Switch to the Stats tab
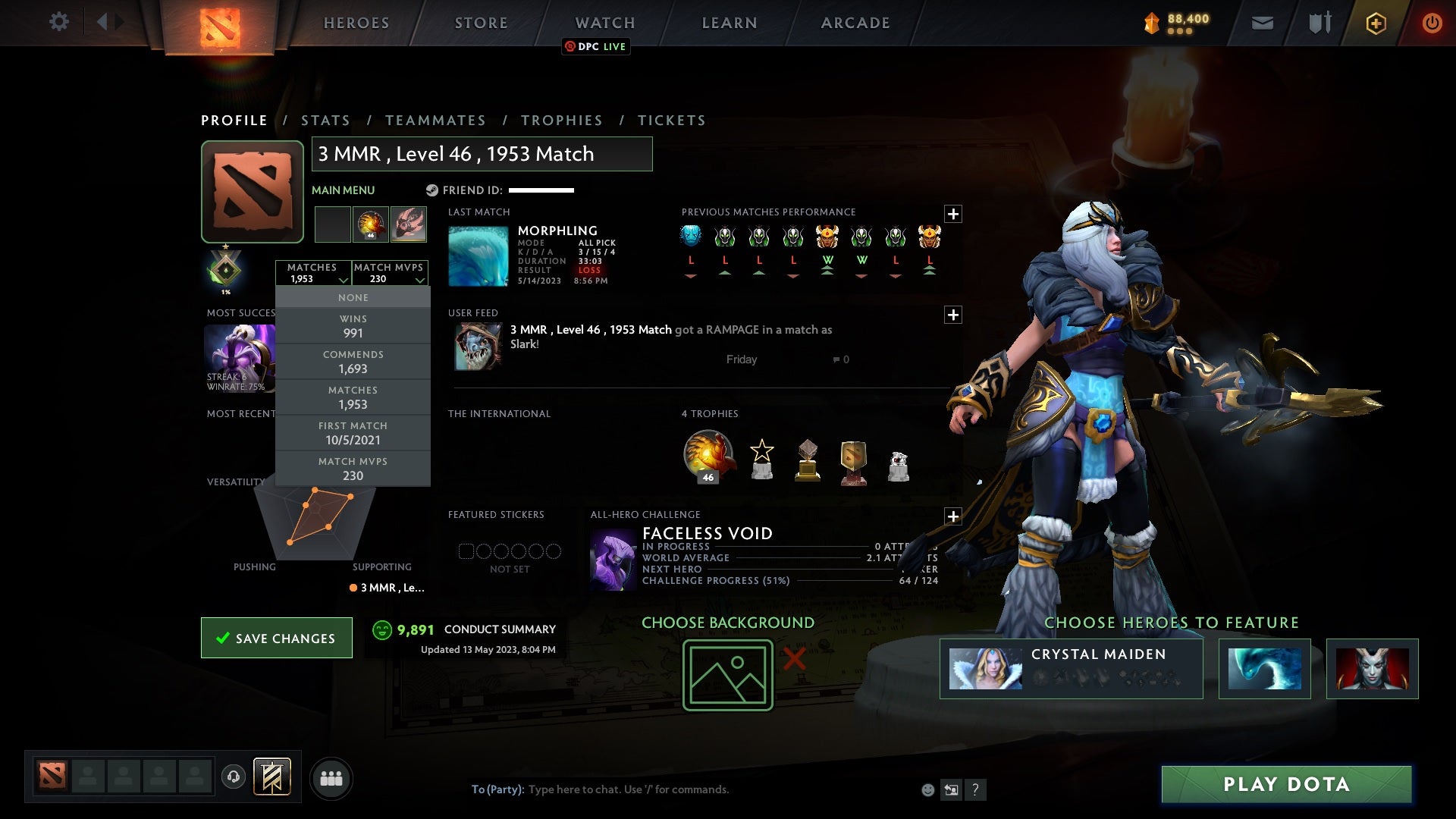The height and width of the screenshot is (819, 1456). coord(325,121)
